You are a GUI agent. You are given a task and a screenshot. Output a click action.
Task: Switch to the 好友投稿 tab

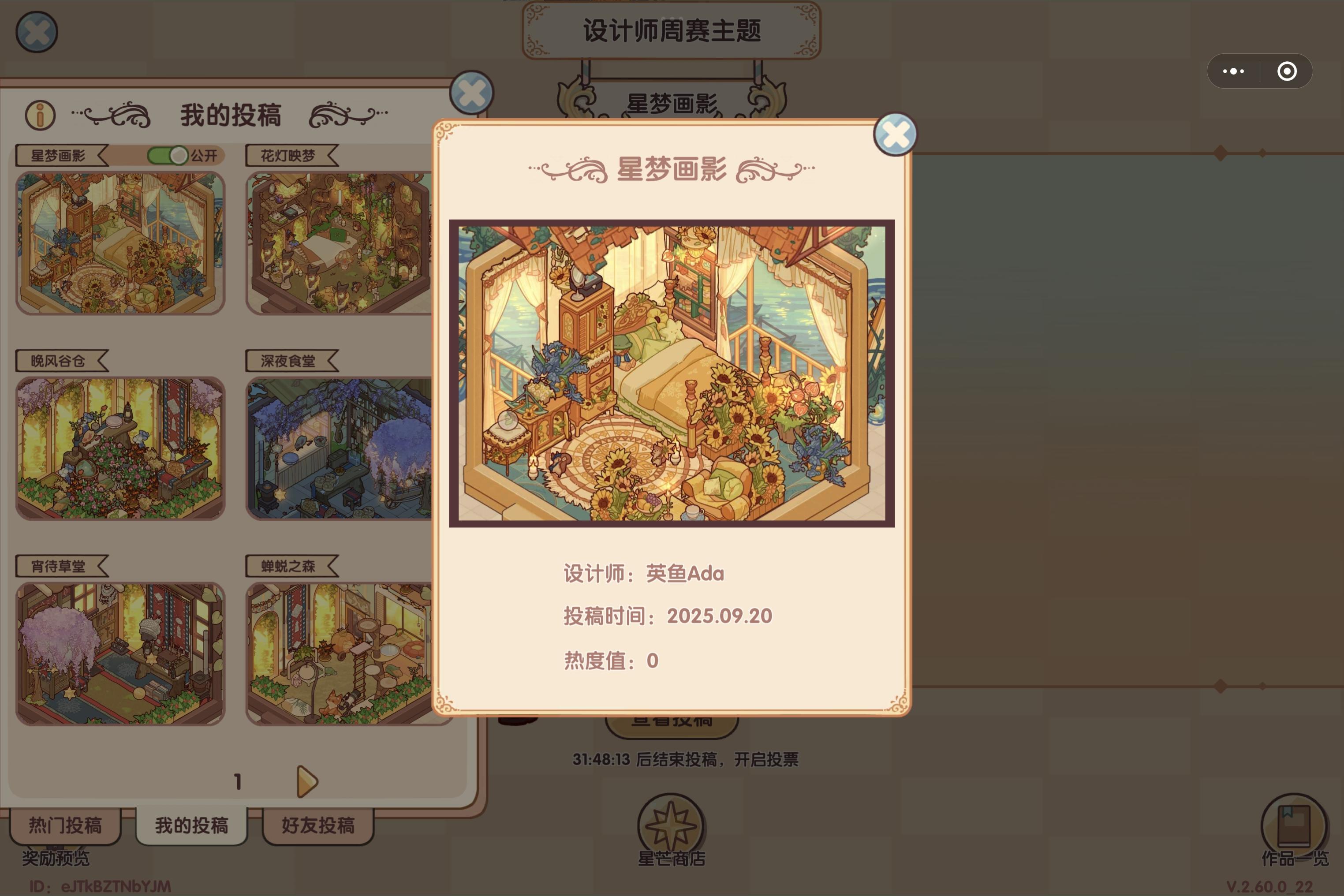click(318, 826)
